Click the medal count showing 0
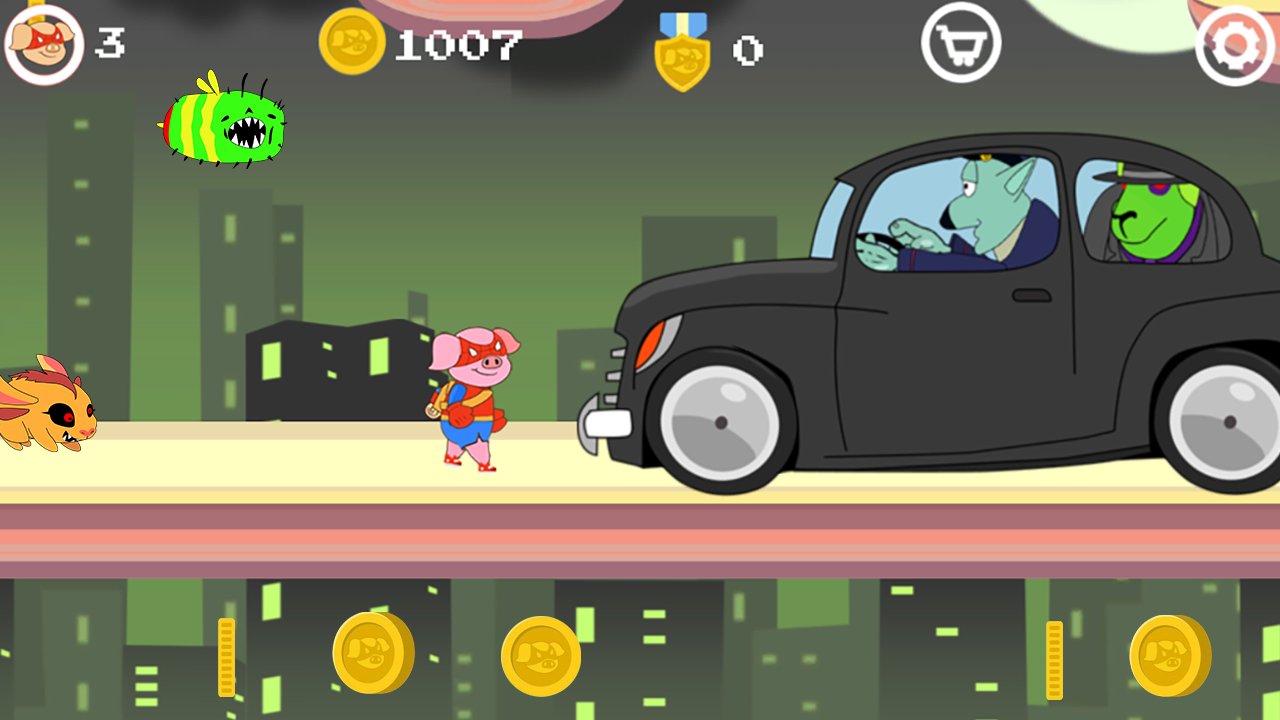1280x720 pixels. coord(748,48)
